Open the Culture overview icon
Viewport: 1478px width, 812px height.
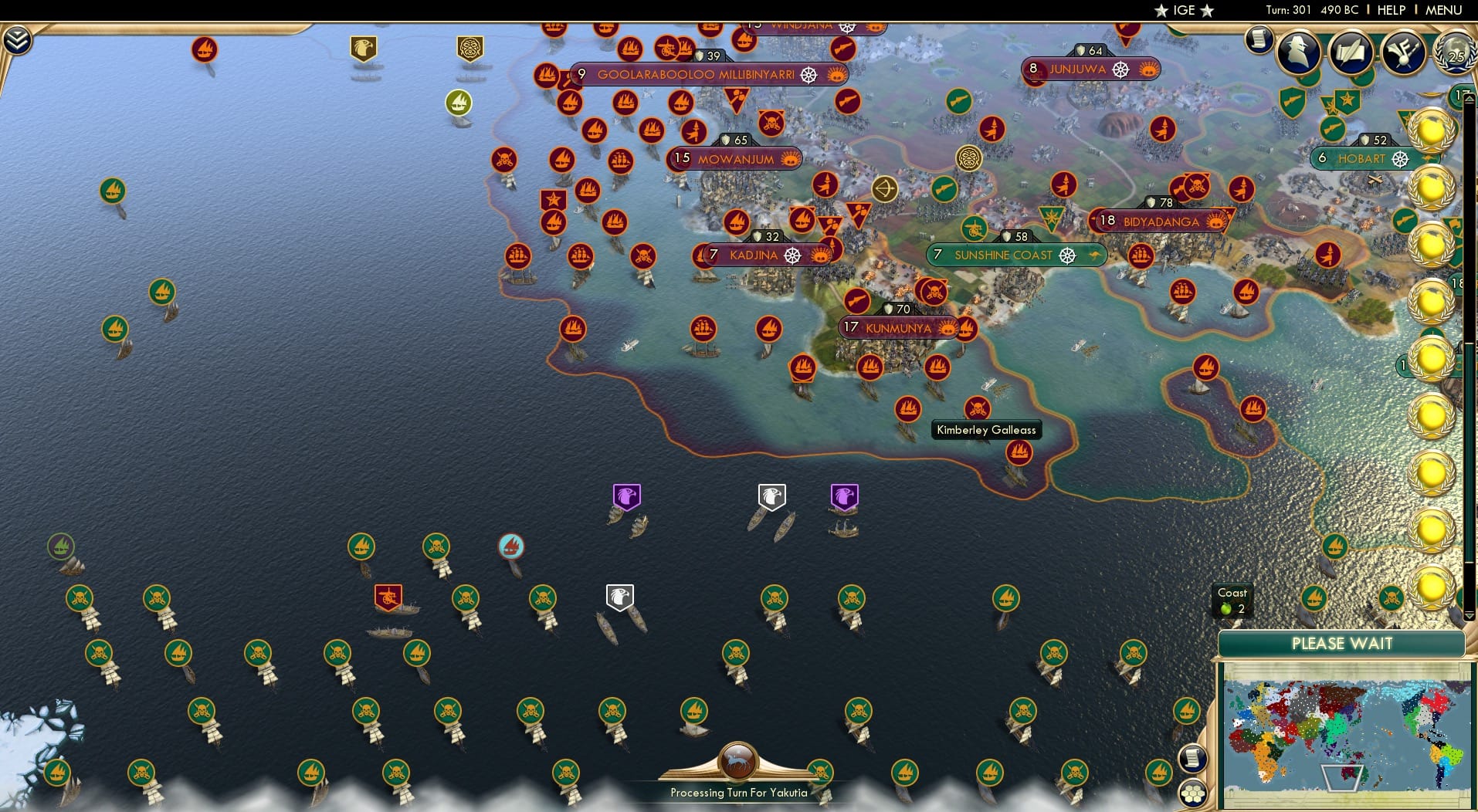(1405, 52)
